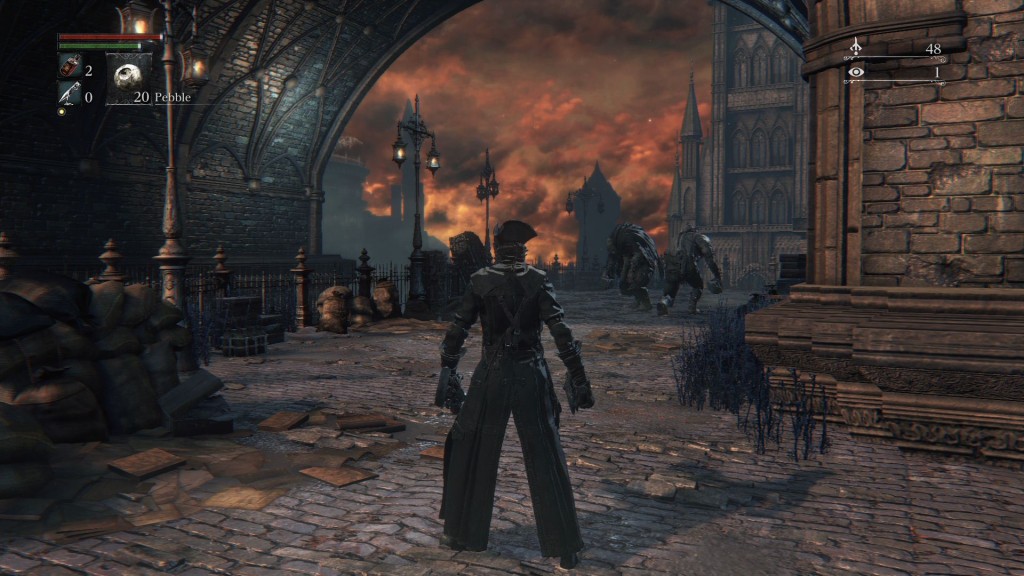The image size is (1024, 576).
Task: Choose the Pebble quick item slot
Action: point(129,79)
